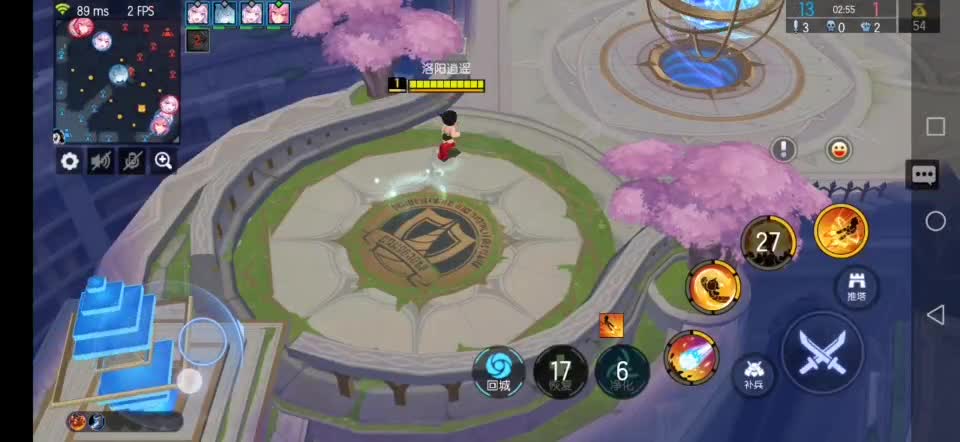Send a ping with the exclamation button
This screenshot has height=442, width=960.
pyautogui.click(x=784, y=150)
